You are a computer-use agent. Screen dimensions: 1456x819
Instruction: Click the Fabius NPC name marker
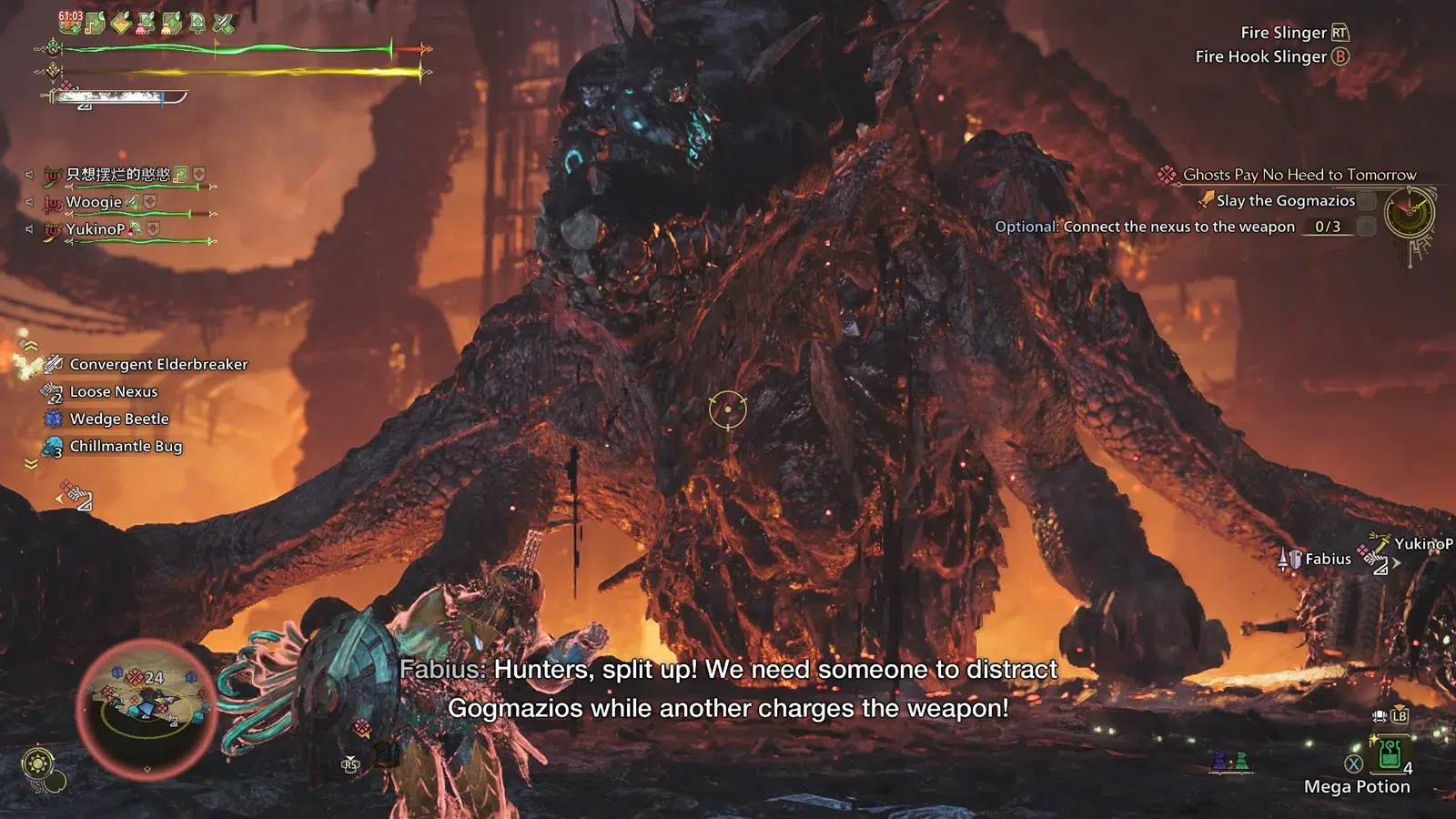pos(1327,559)
